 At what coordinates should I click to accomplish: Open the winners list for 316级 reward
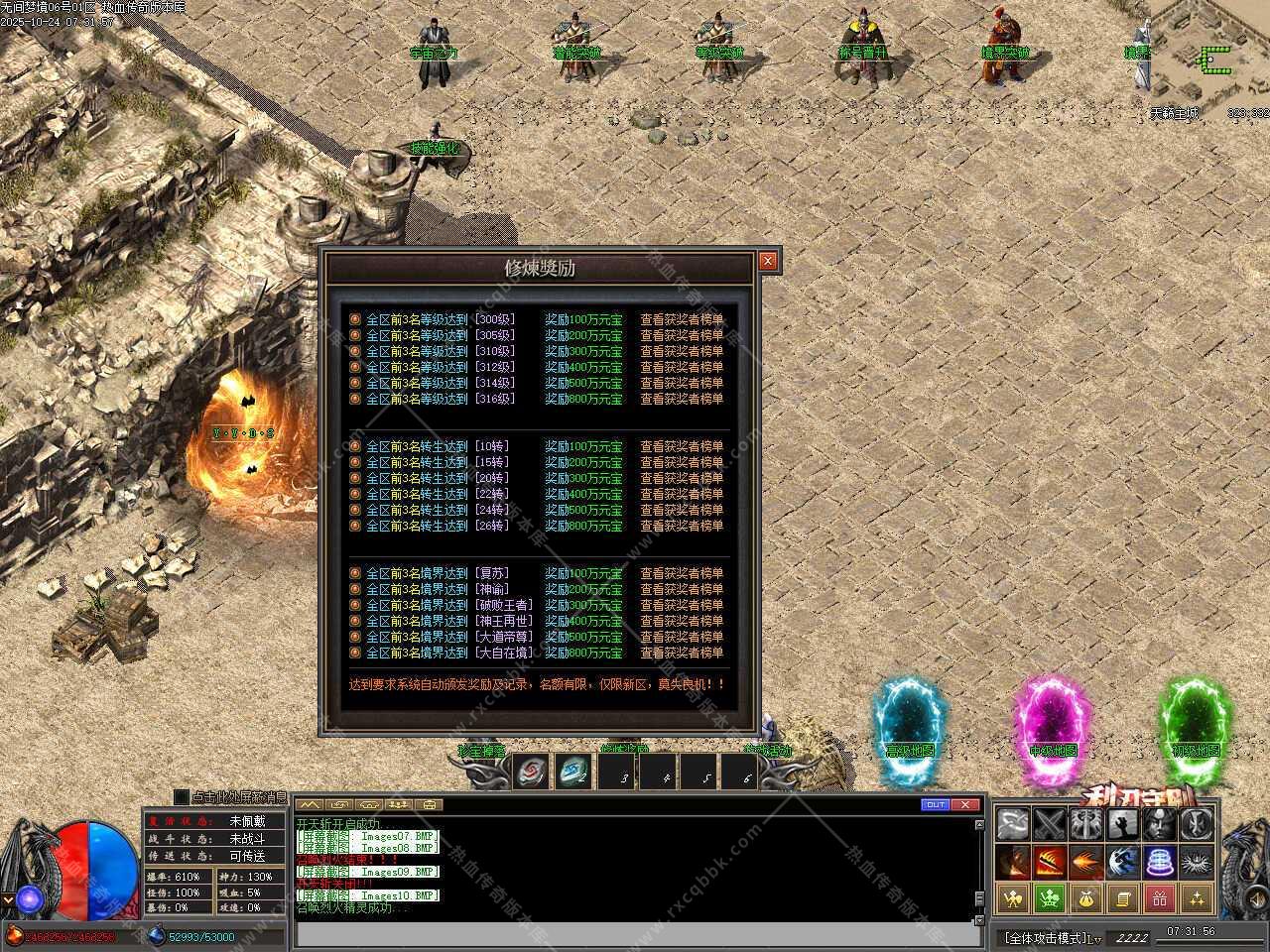[x=681, y=399]
